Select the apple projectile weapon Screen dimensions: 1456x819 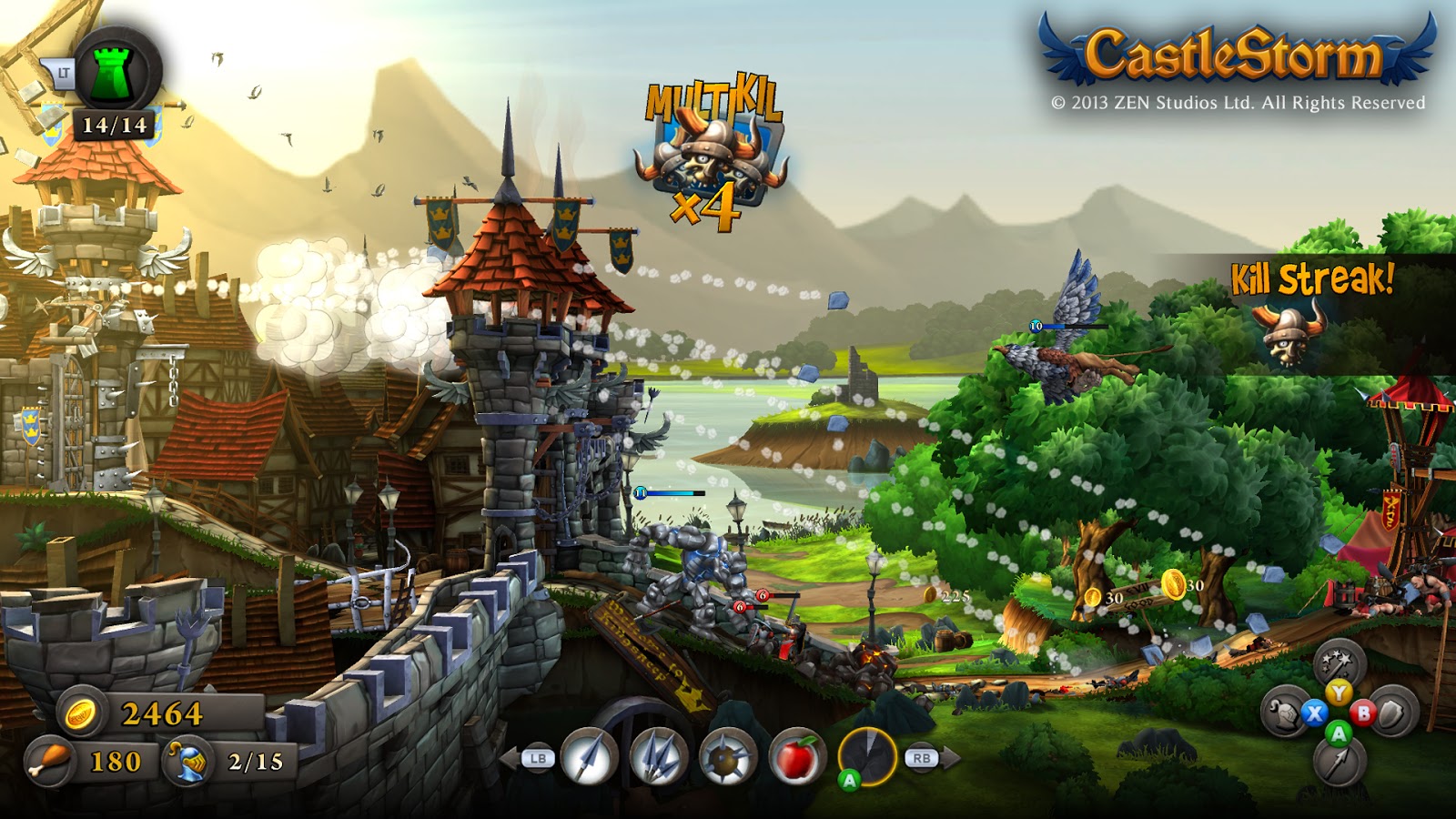point(797,755)
